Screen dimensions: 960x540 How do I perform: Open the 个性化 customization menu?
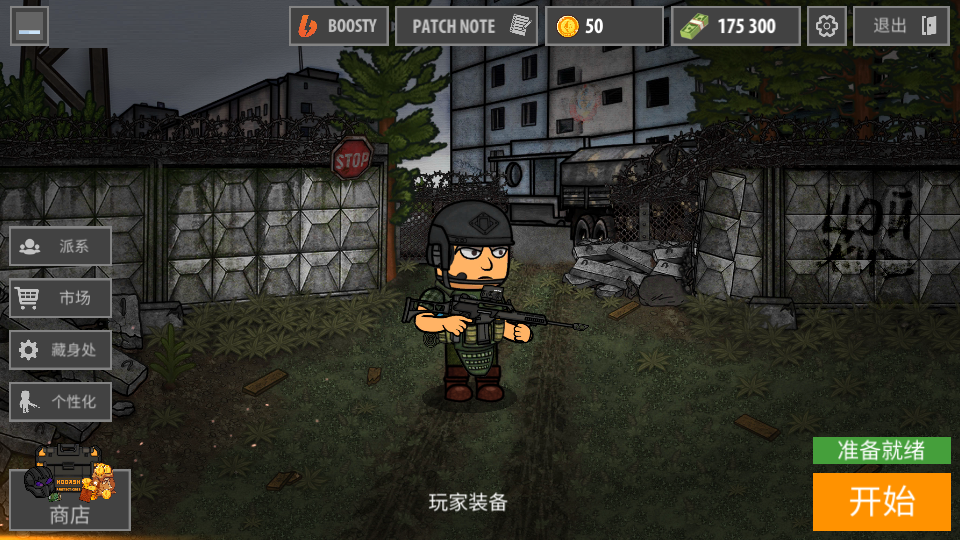[x=60, y=402]
